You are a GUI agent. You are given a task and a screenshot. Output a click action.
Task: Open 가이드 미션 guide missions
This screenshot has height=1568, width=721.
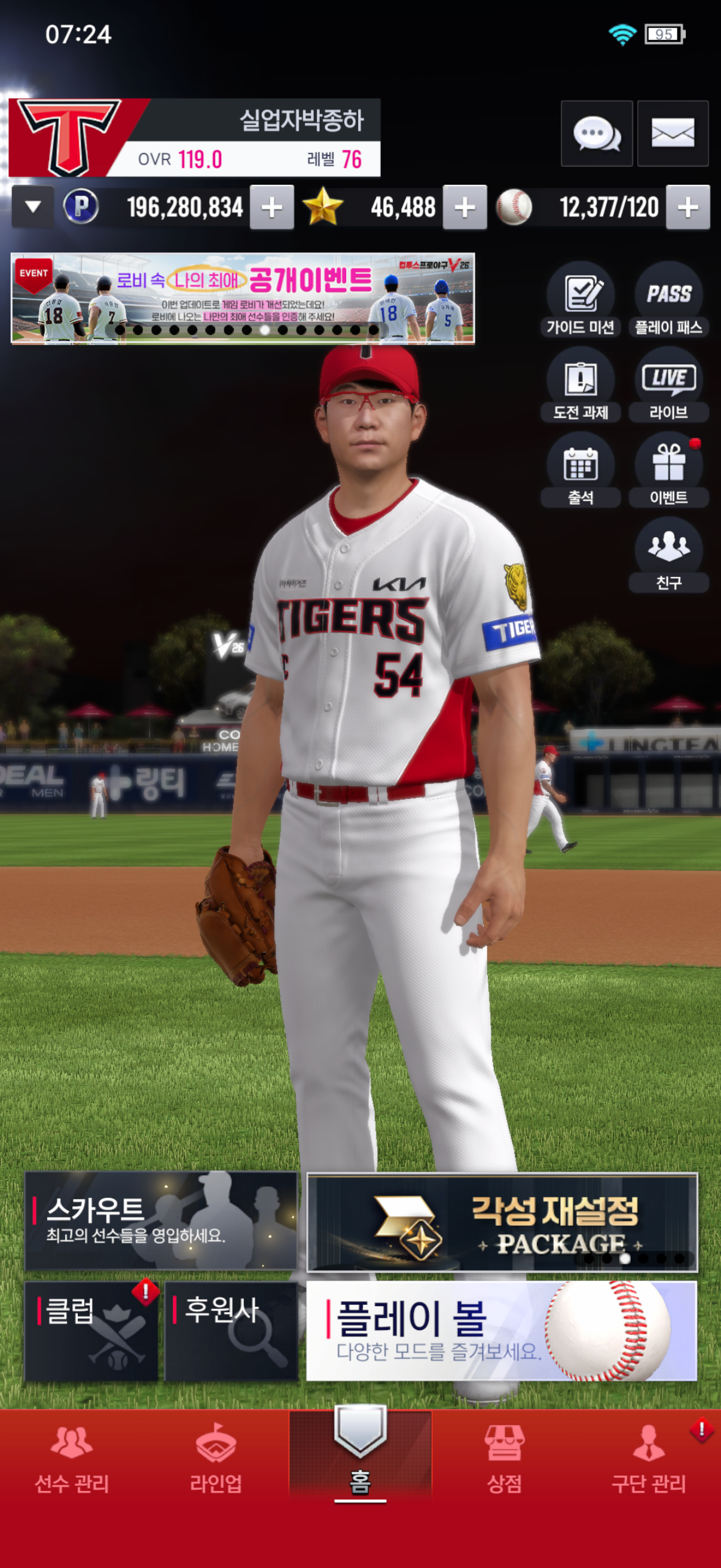(x=580, y=300)
